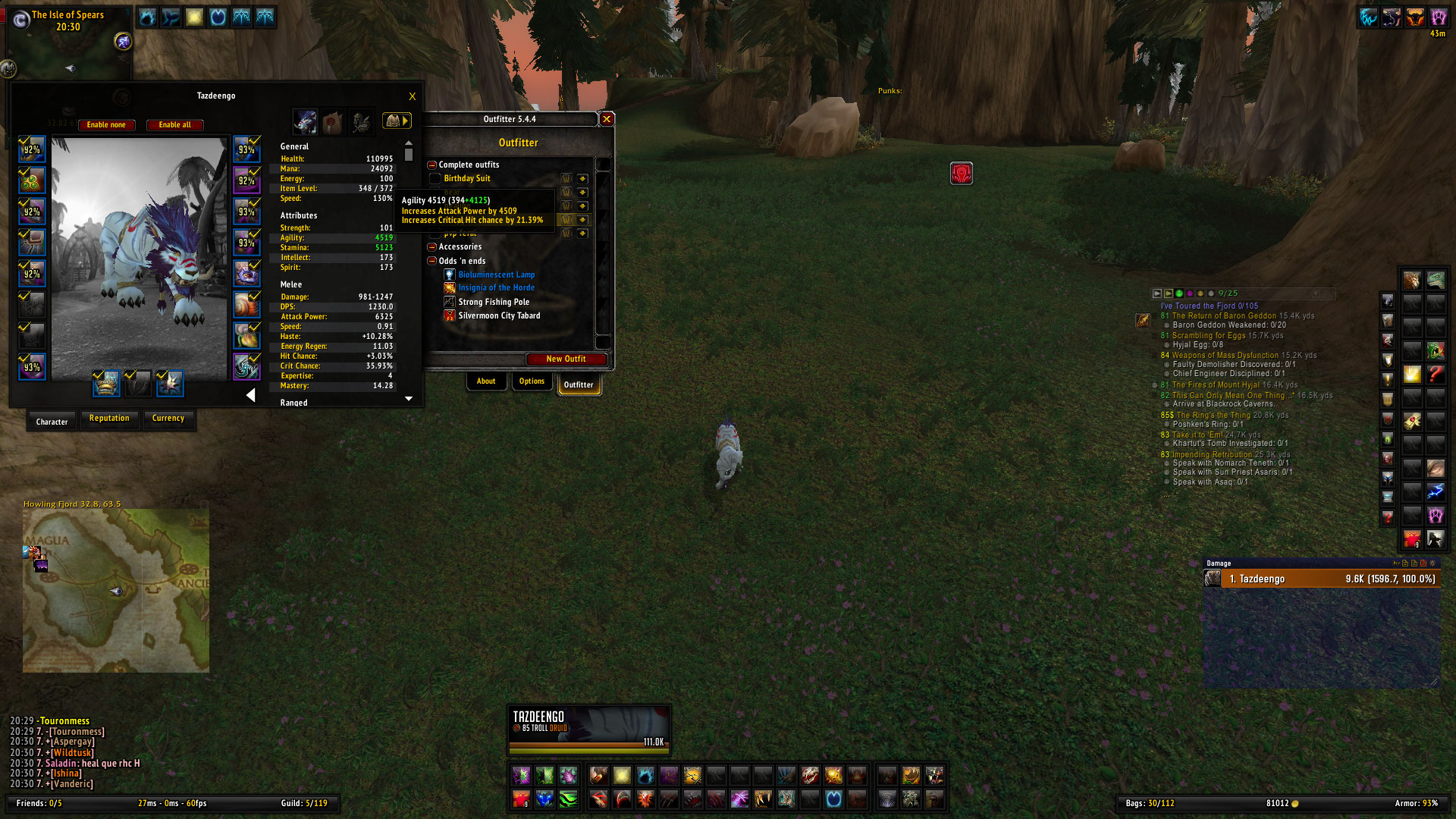Viewport: 1456px width, 819px height.
Task: Toggle the main-hand weapon checkbox below character model
Action: point(99,377)
